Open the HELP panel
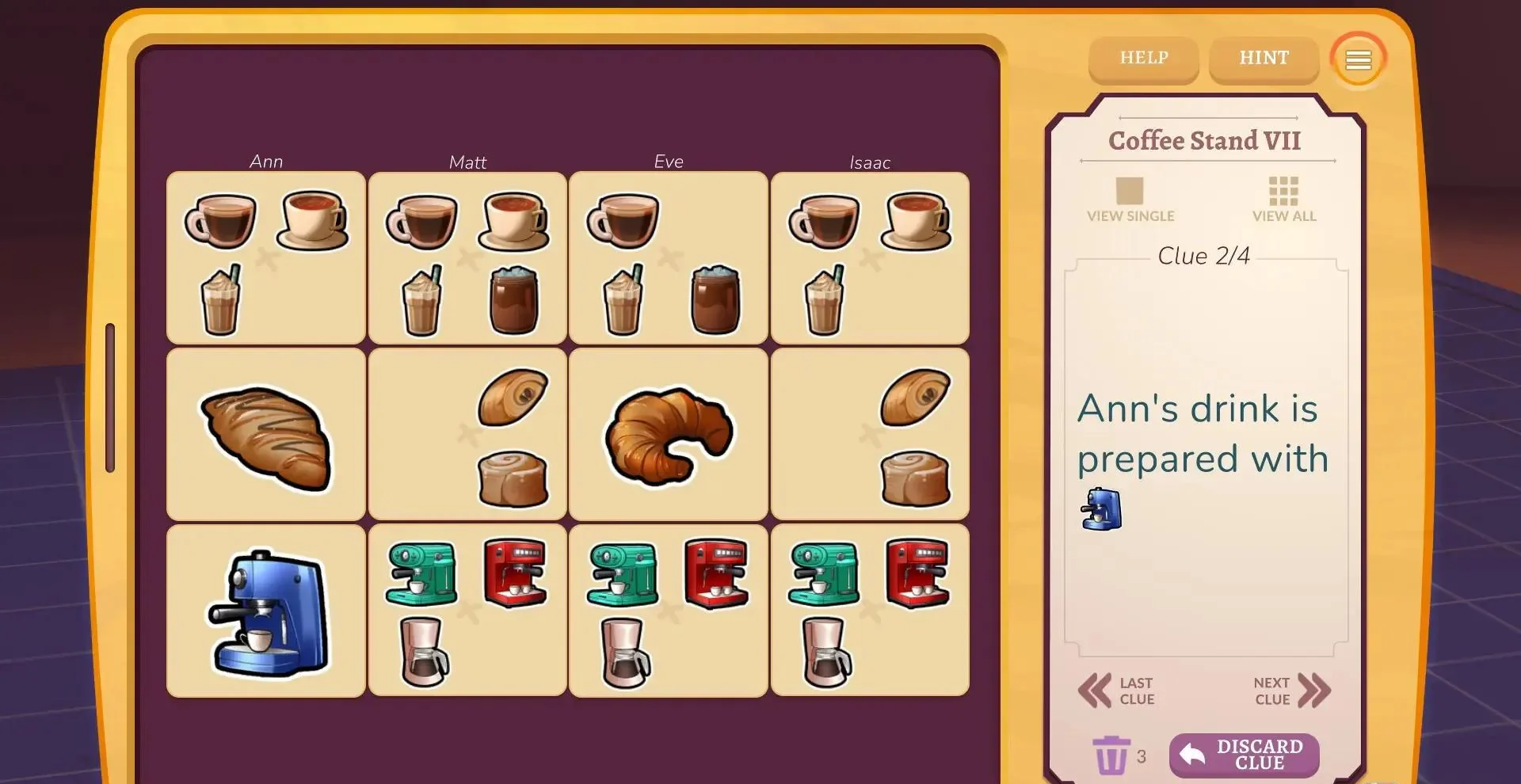Image resolution: width=1521 pixels, height=784 pixels. (x=1143, y=59)
